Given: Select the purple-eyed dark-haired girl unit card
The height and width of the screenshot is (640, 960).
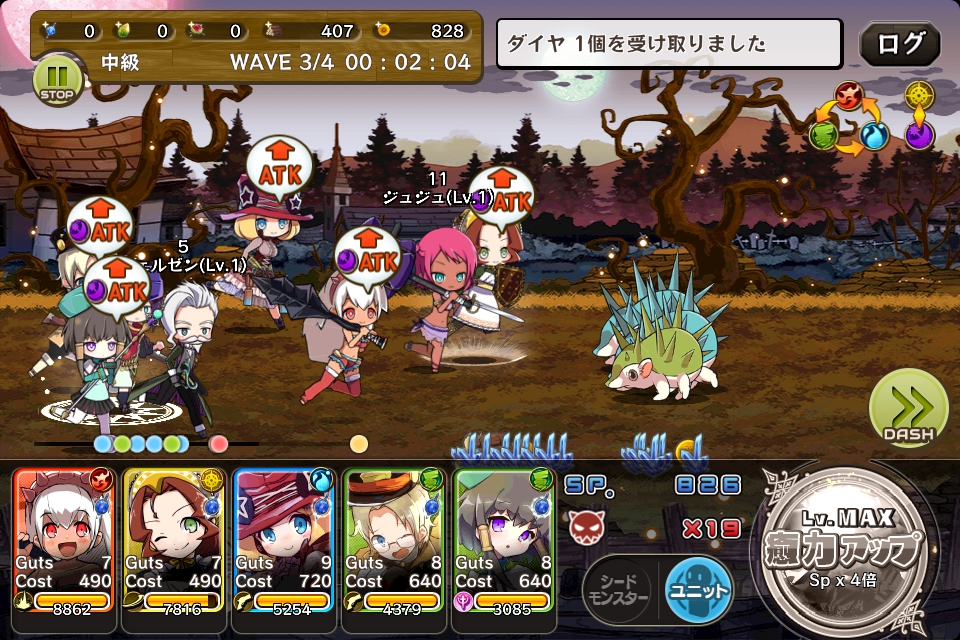Looking at the screenshot, I should click(502, 538).
